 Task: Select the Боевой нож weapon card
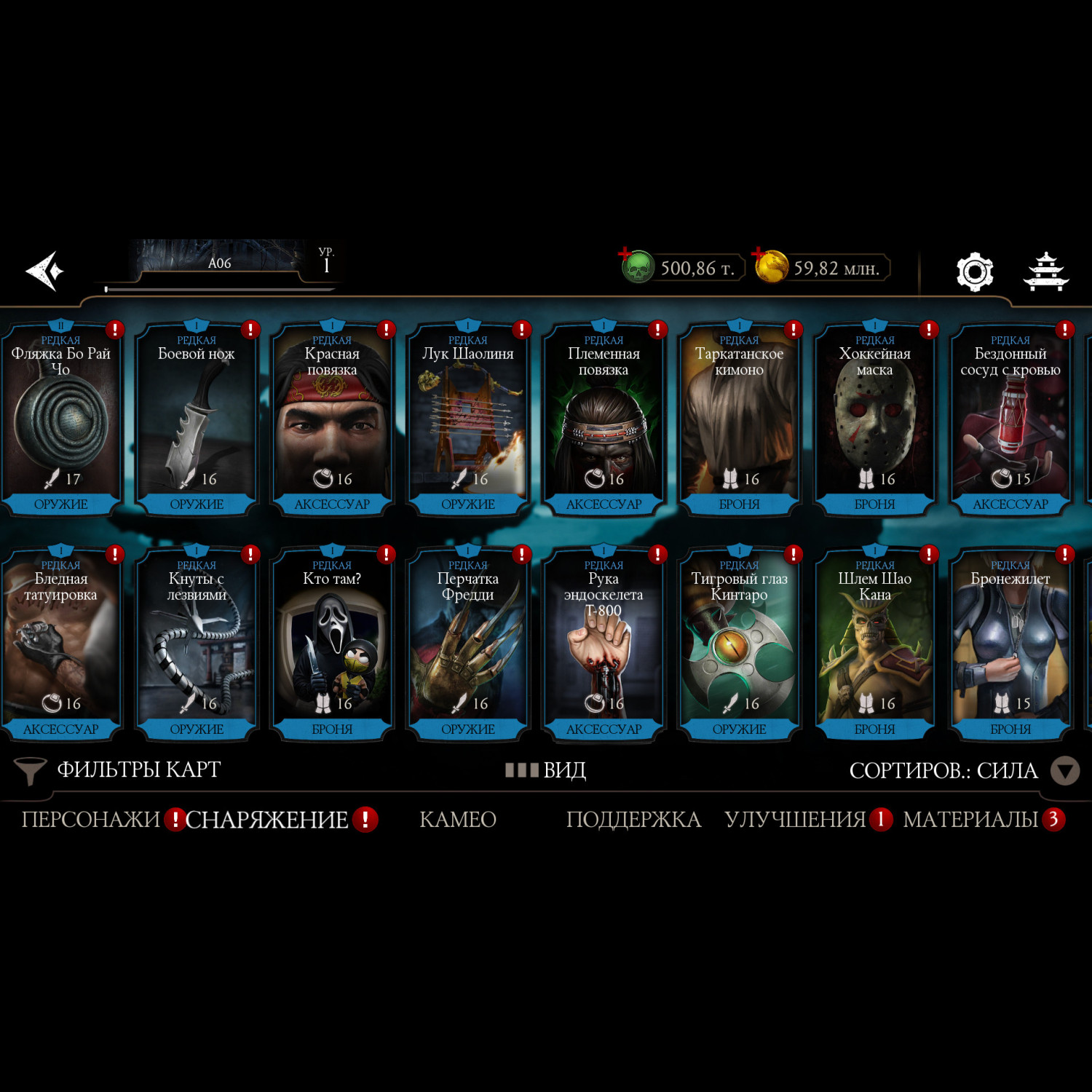pyautogui.click(x=197, y=419)
